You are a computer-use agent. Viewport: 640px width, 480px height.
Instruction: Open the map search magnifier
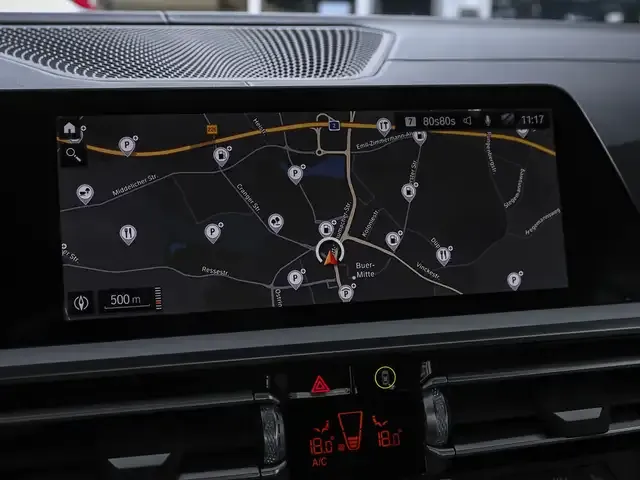click(x=72, y=154)
